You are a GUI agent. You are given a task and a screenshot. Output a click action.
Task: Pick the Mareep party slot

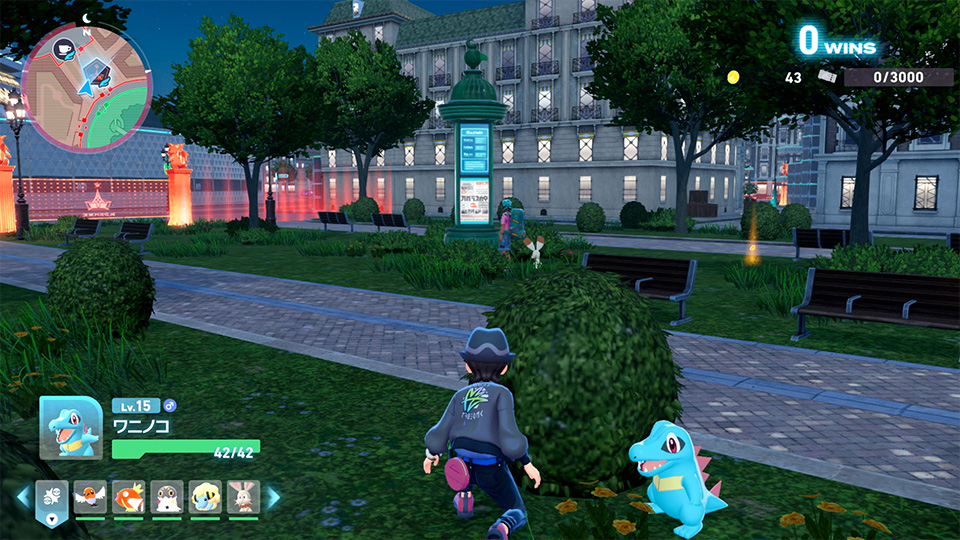[x=205, y=497]
